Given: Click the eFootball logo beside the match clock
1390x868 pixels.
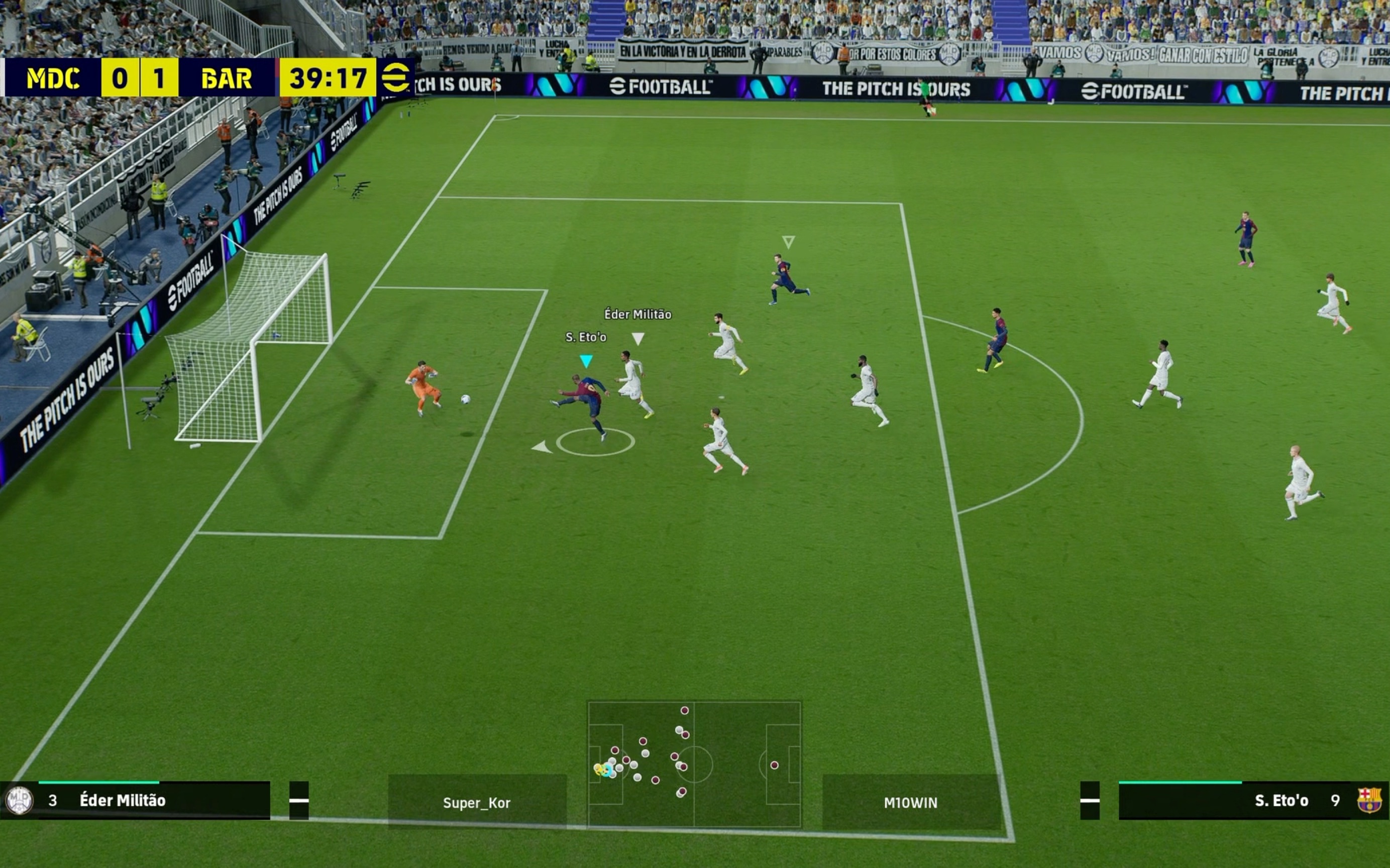Looking at the screenshot, I should (396, 77).
